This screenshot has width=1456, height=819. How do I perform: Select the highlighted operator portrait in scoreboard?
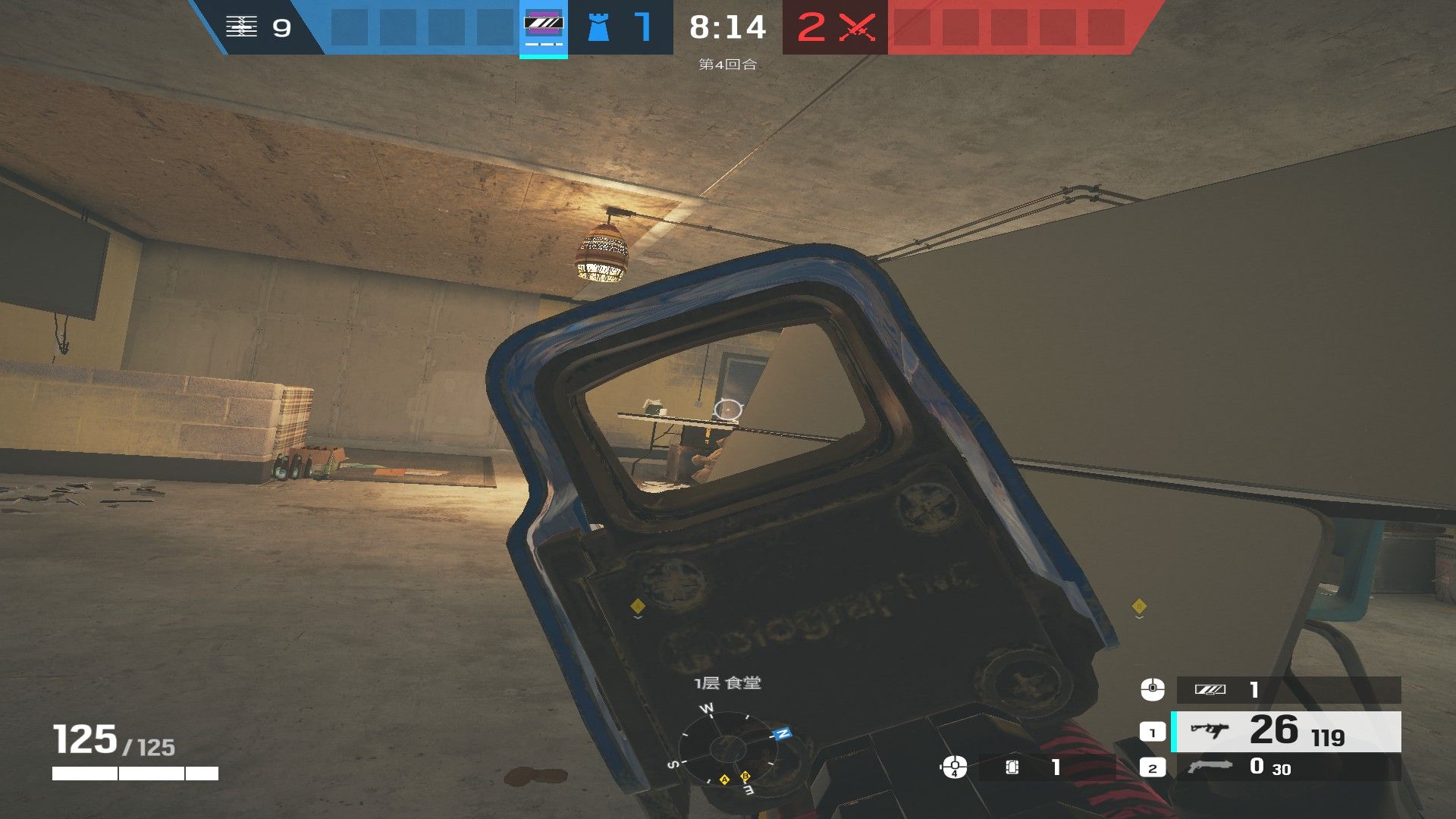[544, 27]
